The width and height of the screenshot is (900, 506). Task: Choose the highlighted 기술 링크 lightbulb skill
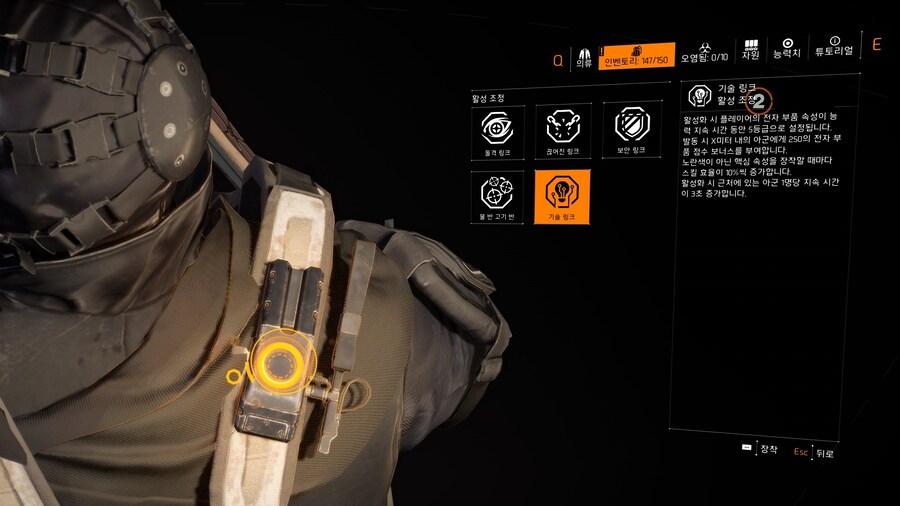point(563,197)
